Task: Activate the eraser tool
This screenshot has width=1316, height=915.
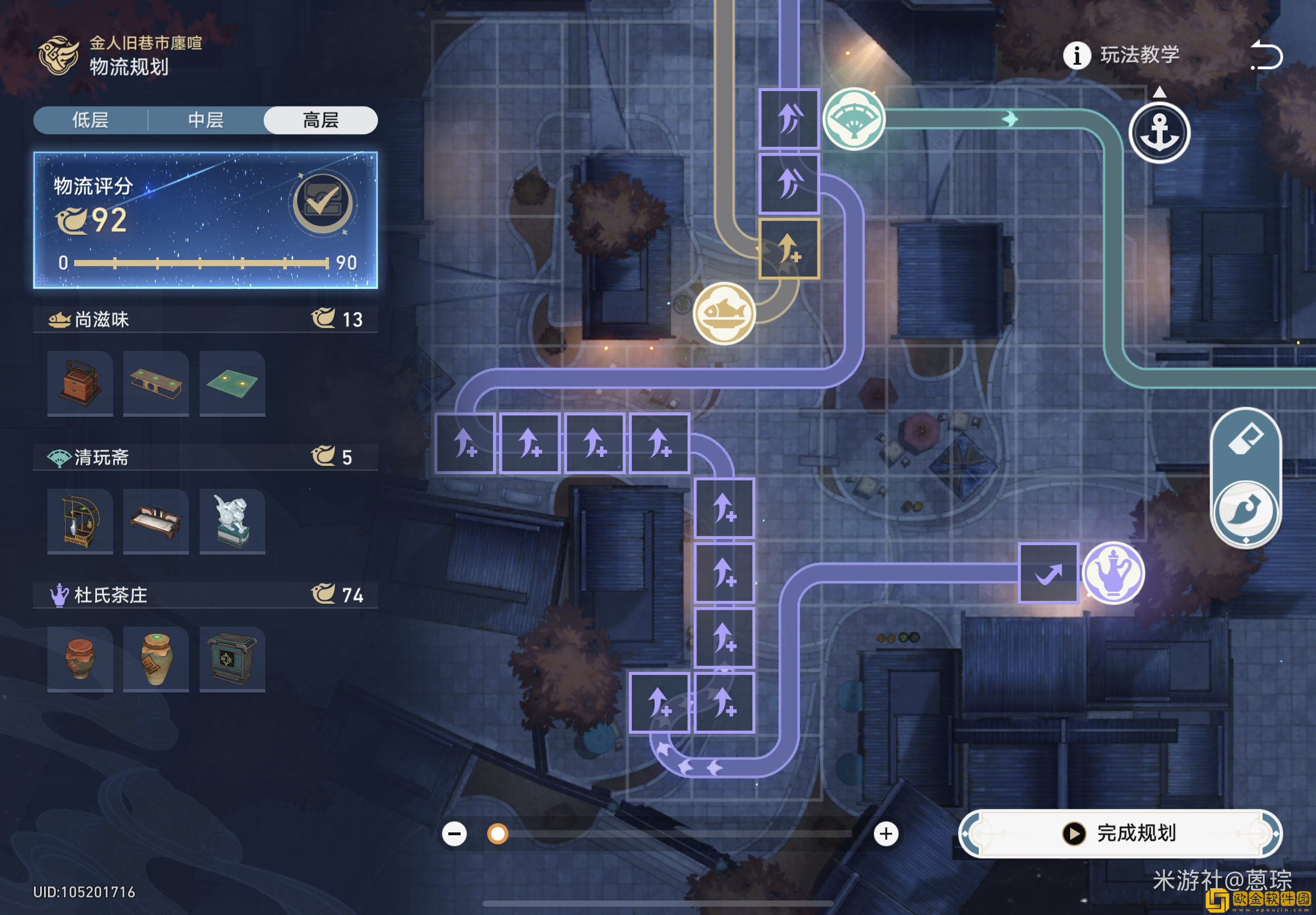Action: tap(1246, 440)
